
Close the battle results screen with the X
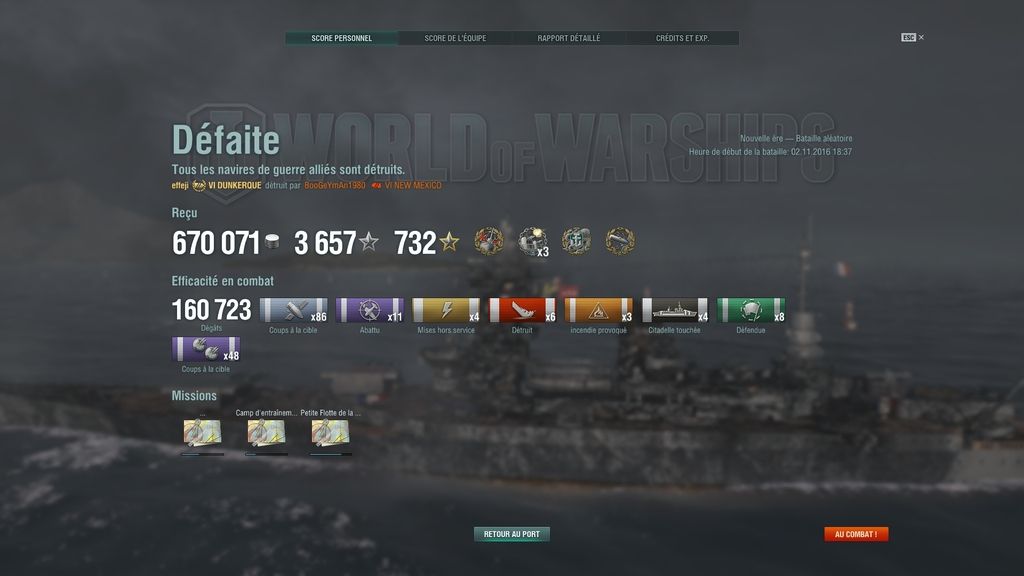[x=921, y=37]
